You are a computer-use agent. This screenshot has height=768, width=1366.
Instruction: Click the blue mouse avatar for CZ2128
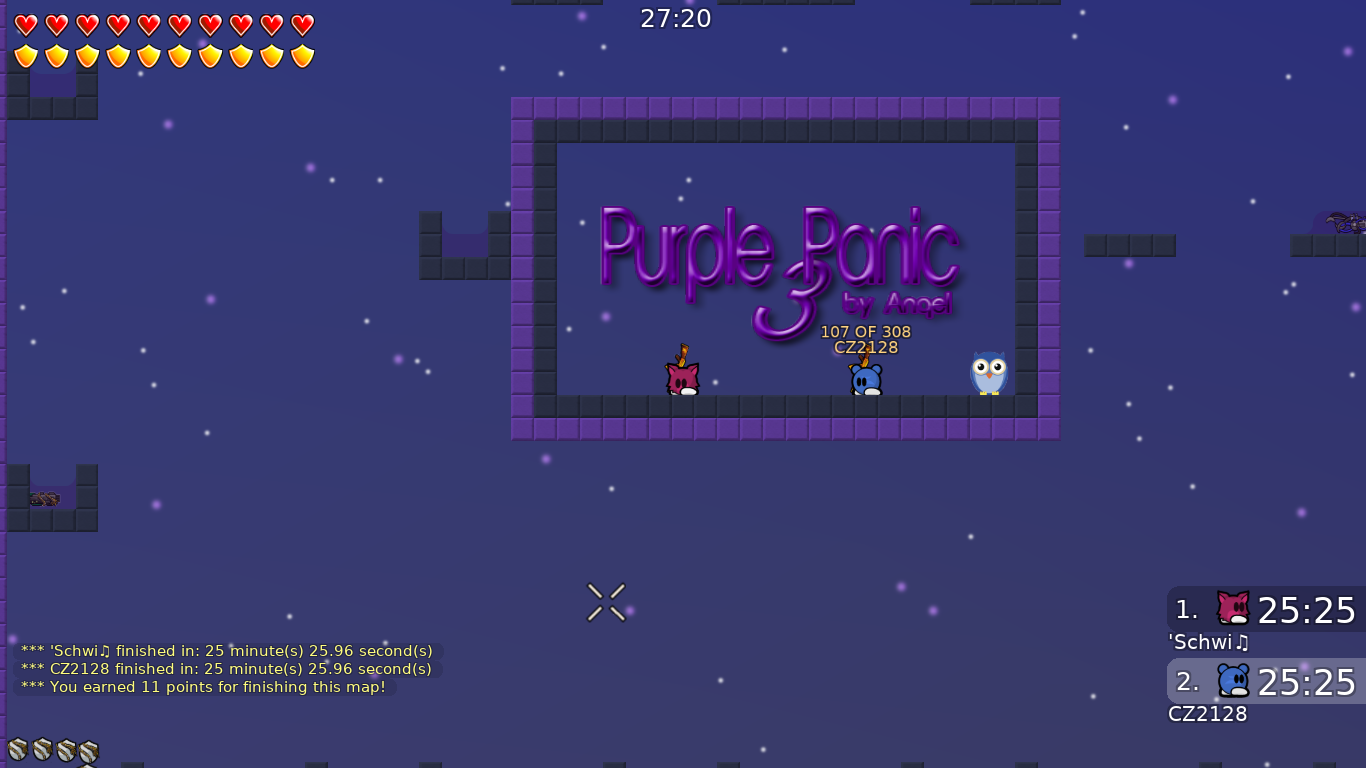[1232, 680]
